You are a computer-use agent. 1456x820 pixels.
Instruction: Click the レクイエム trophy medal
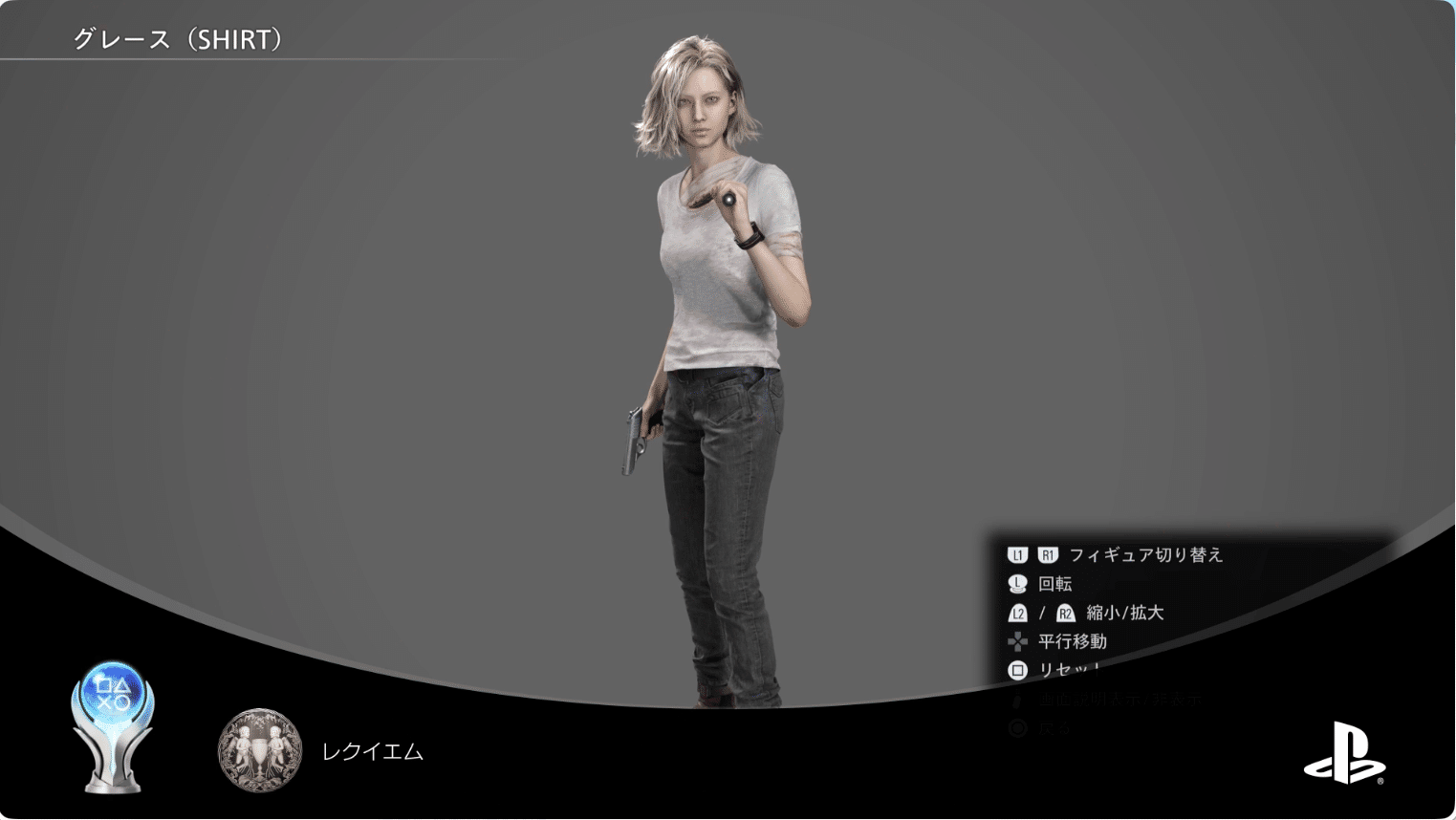pyautogui.click(x=259, y=751)
